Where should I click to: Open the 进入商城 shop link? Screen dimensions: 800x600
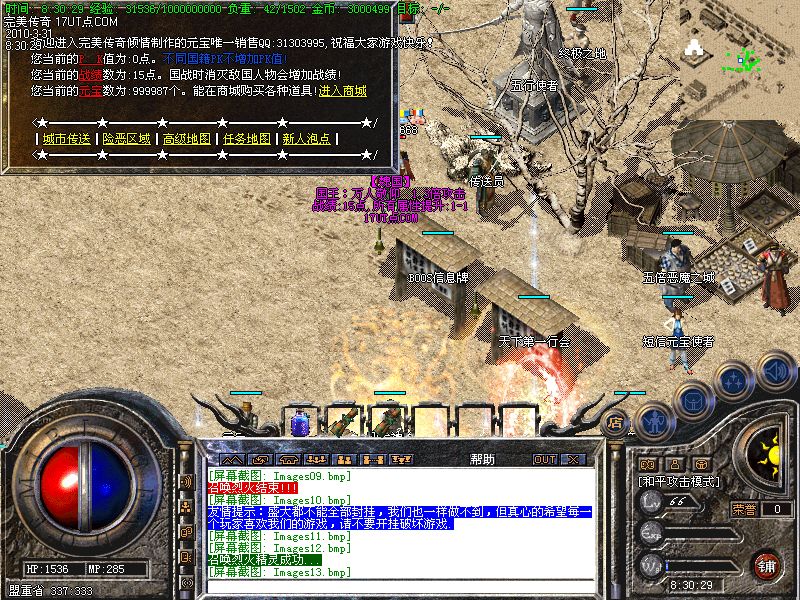[343, 91]
